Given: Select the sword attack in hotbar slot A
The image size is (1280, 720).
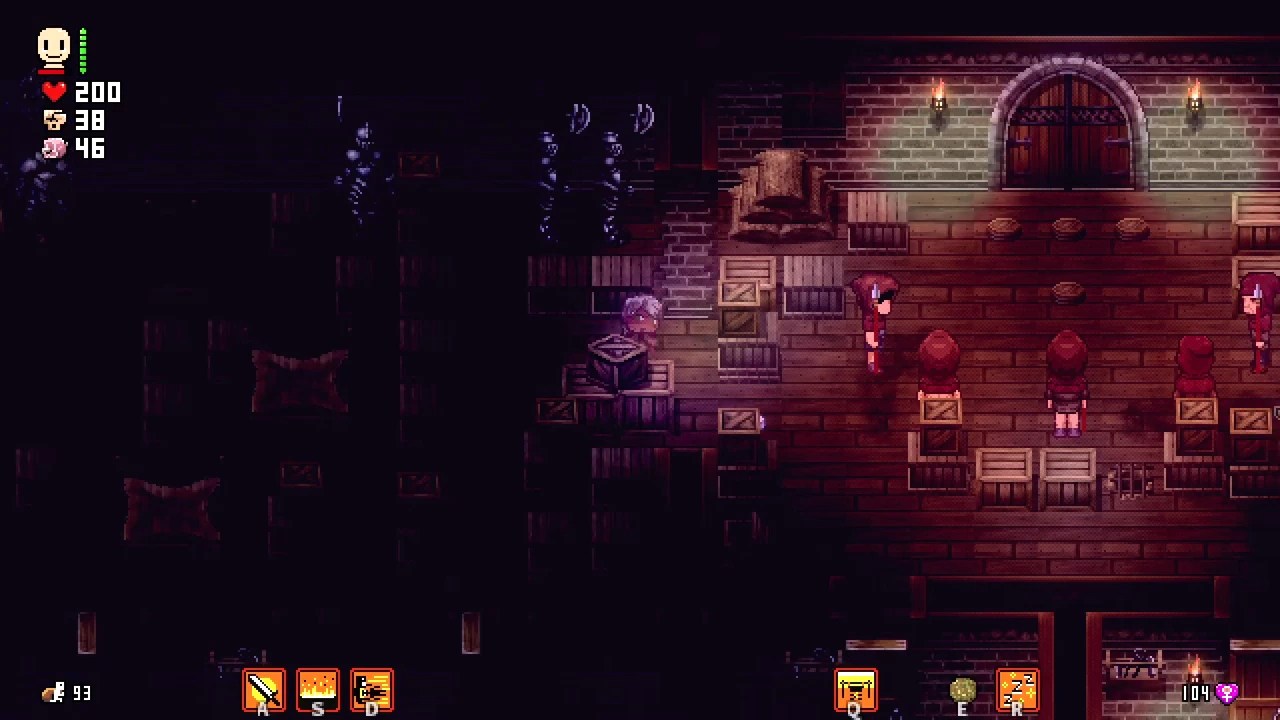Looking at the screenshot, I should coord(264,689).
